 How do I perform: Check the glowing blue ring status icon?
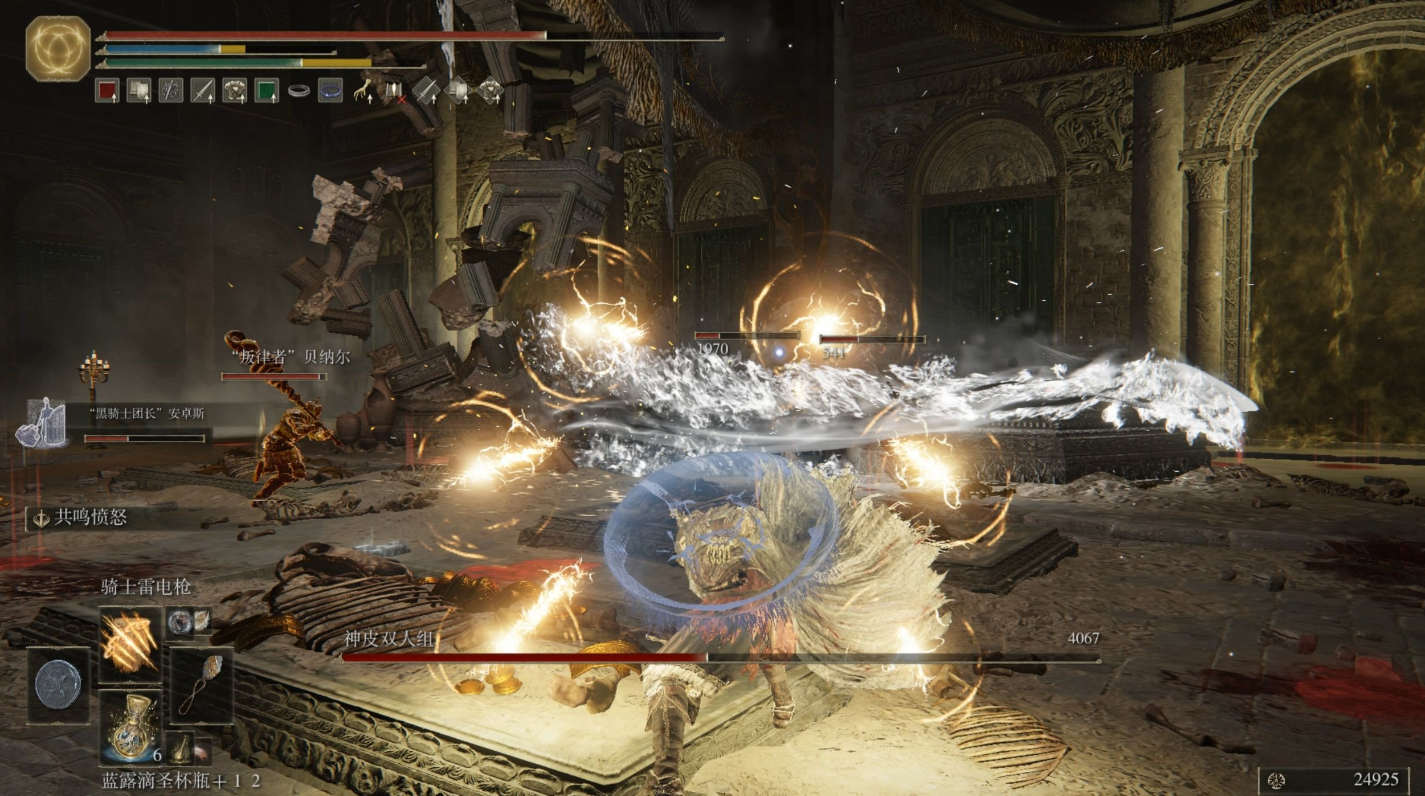[330, 91]
